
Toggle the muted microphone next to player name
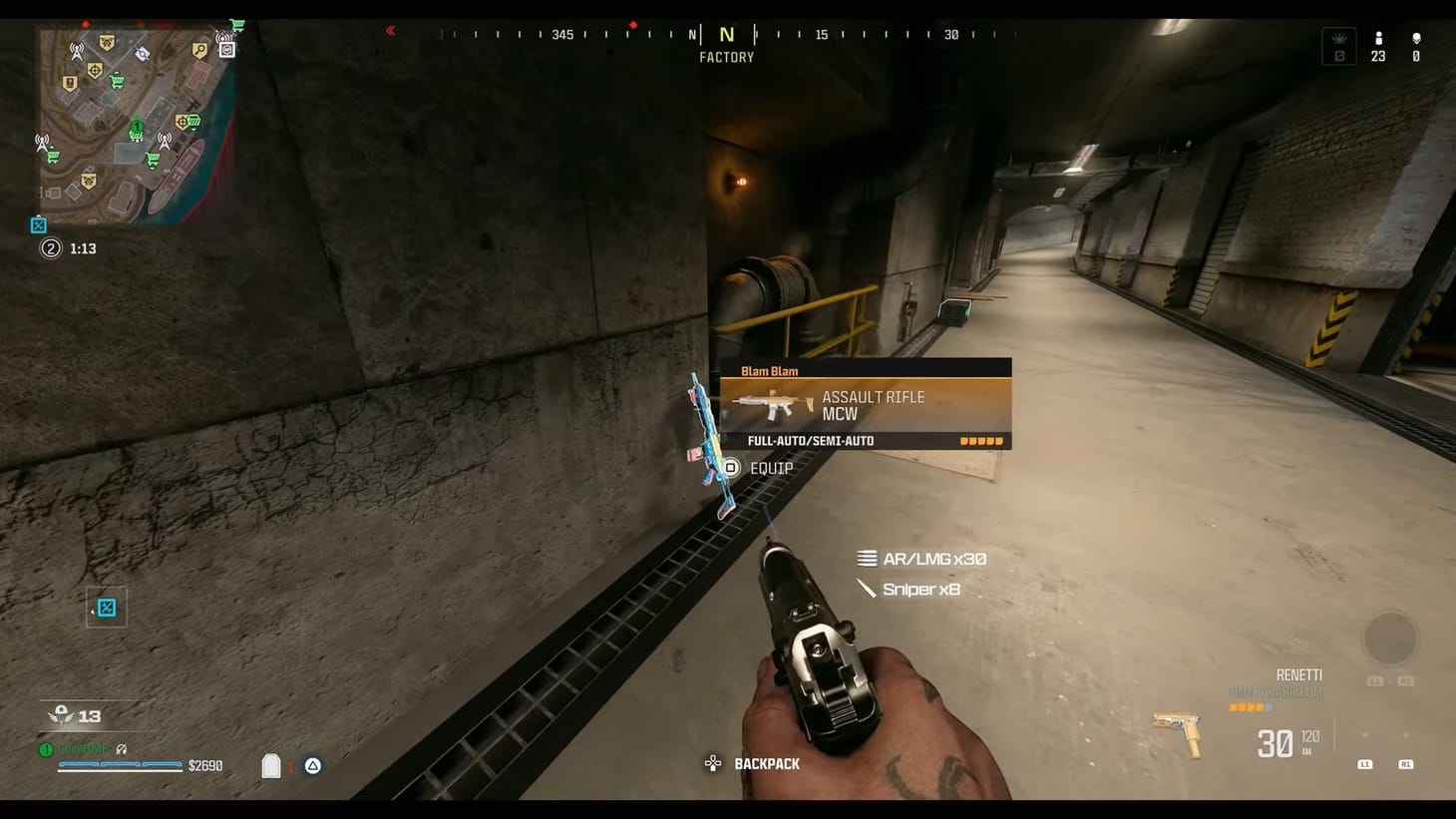(121, 749)
